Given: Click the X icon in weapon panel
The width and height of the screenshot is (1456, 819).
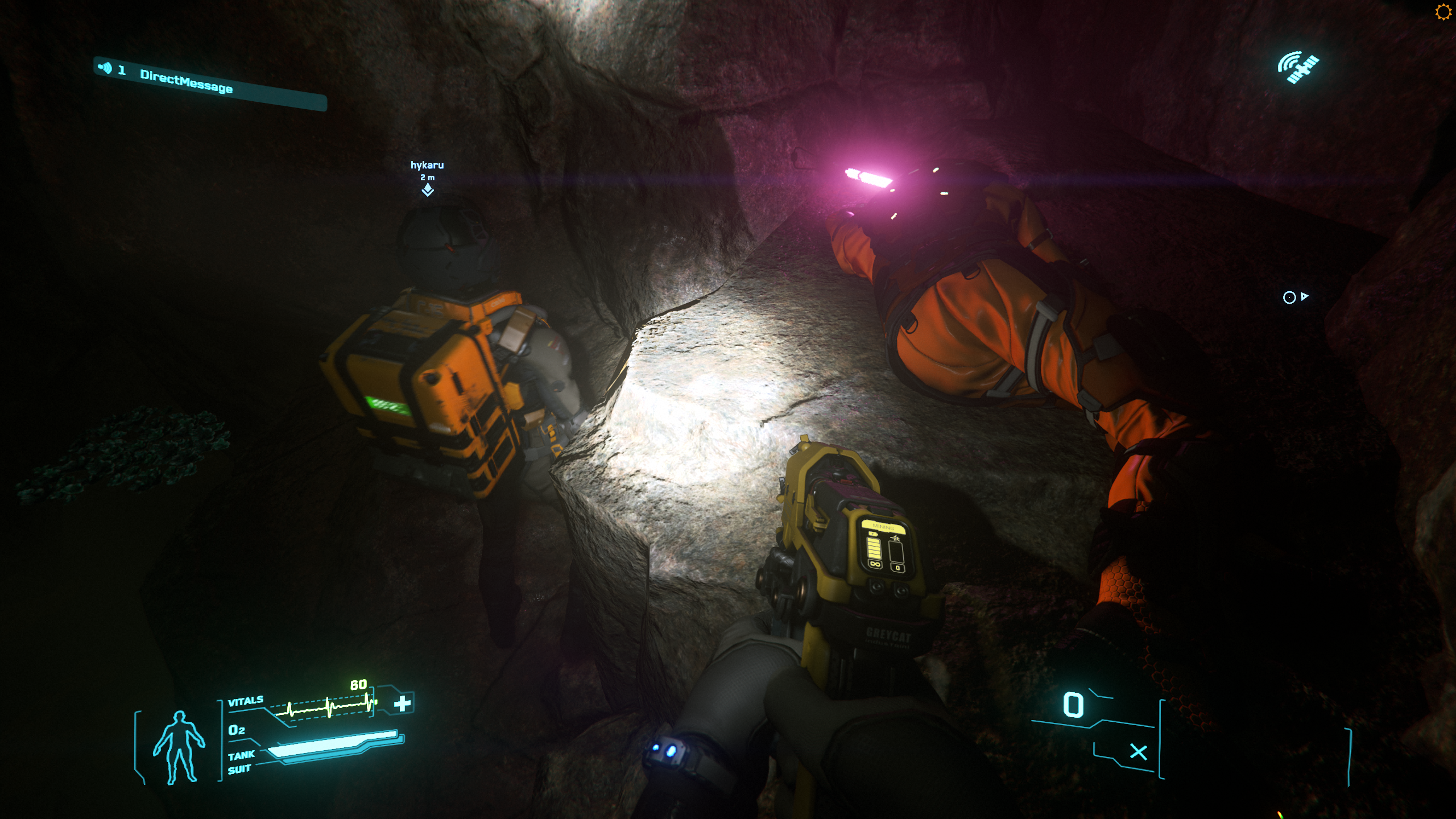Looking at the screenshot, I should tap(1138, 752).
